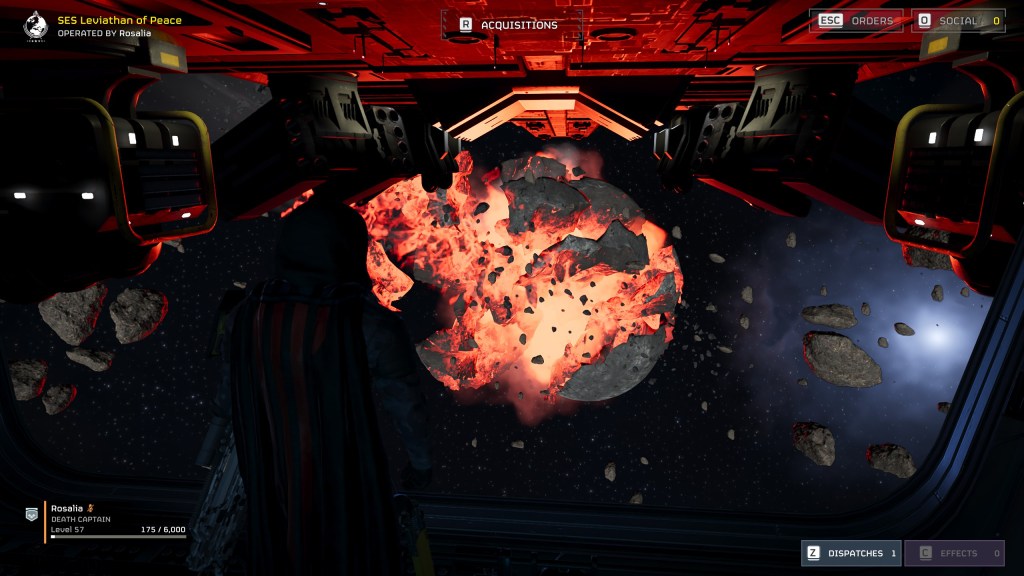Open the Effects panel
Screen dimensions: 1024x576
[954, 553]
